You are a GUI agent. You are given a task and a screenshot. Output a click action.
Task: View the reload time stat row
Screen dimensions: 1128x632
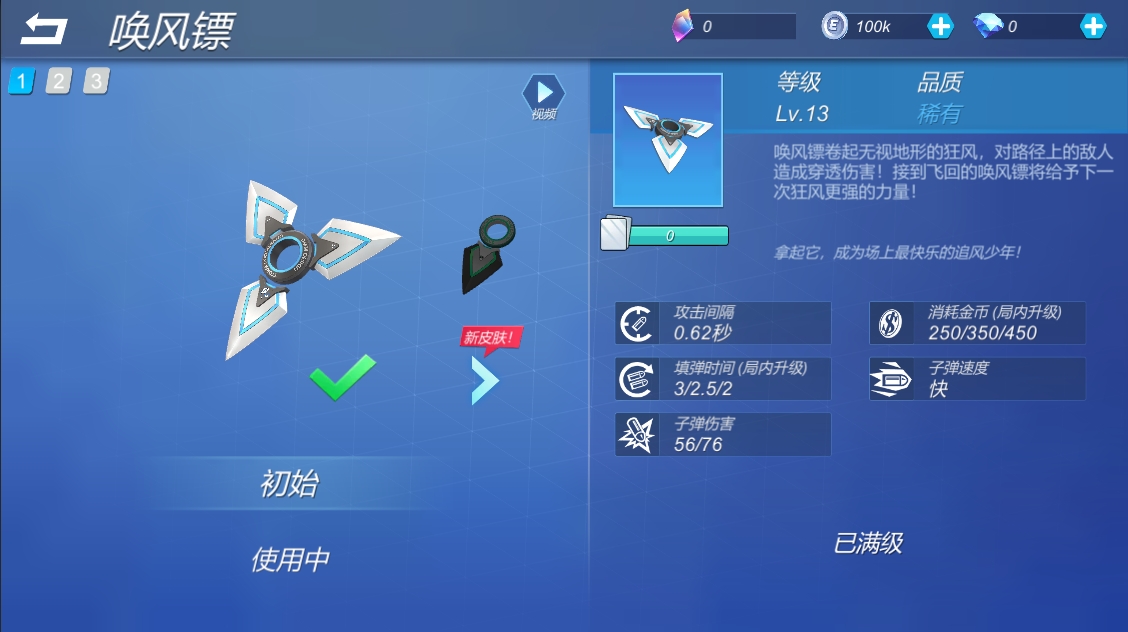[x=723, y=379]
